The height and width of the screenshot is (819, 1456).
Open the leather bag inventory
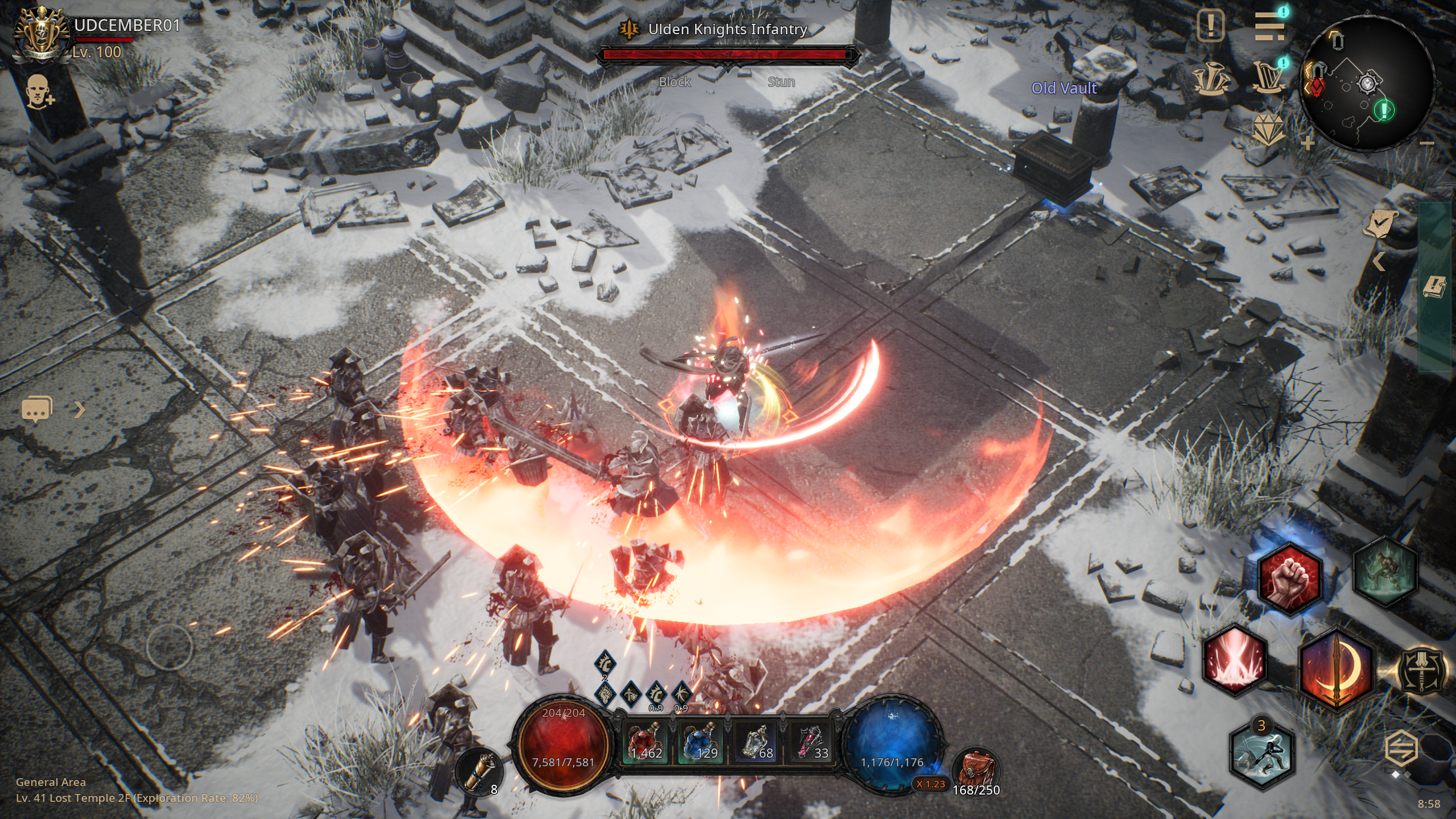tap(977, 771)
